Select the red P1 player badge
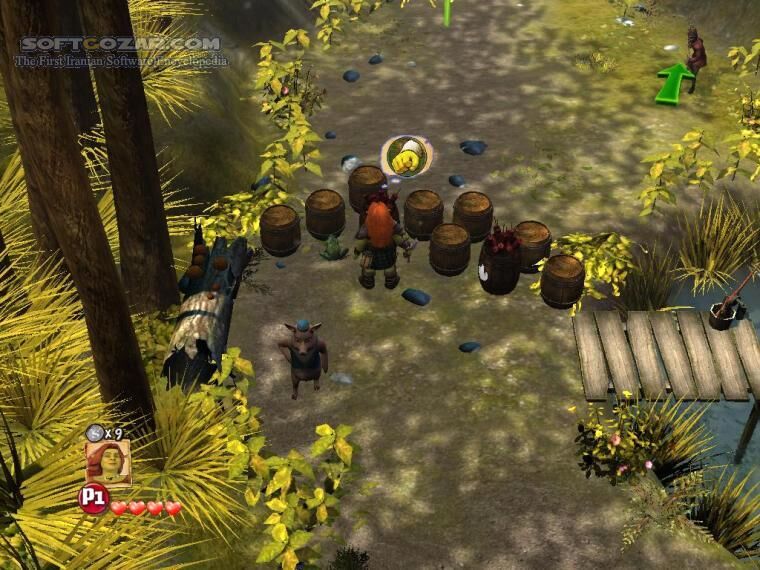 (92, 499)
